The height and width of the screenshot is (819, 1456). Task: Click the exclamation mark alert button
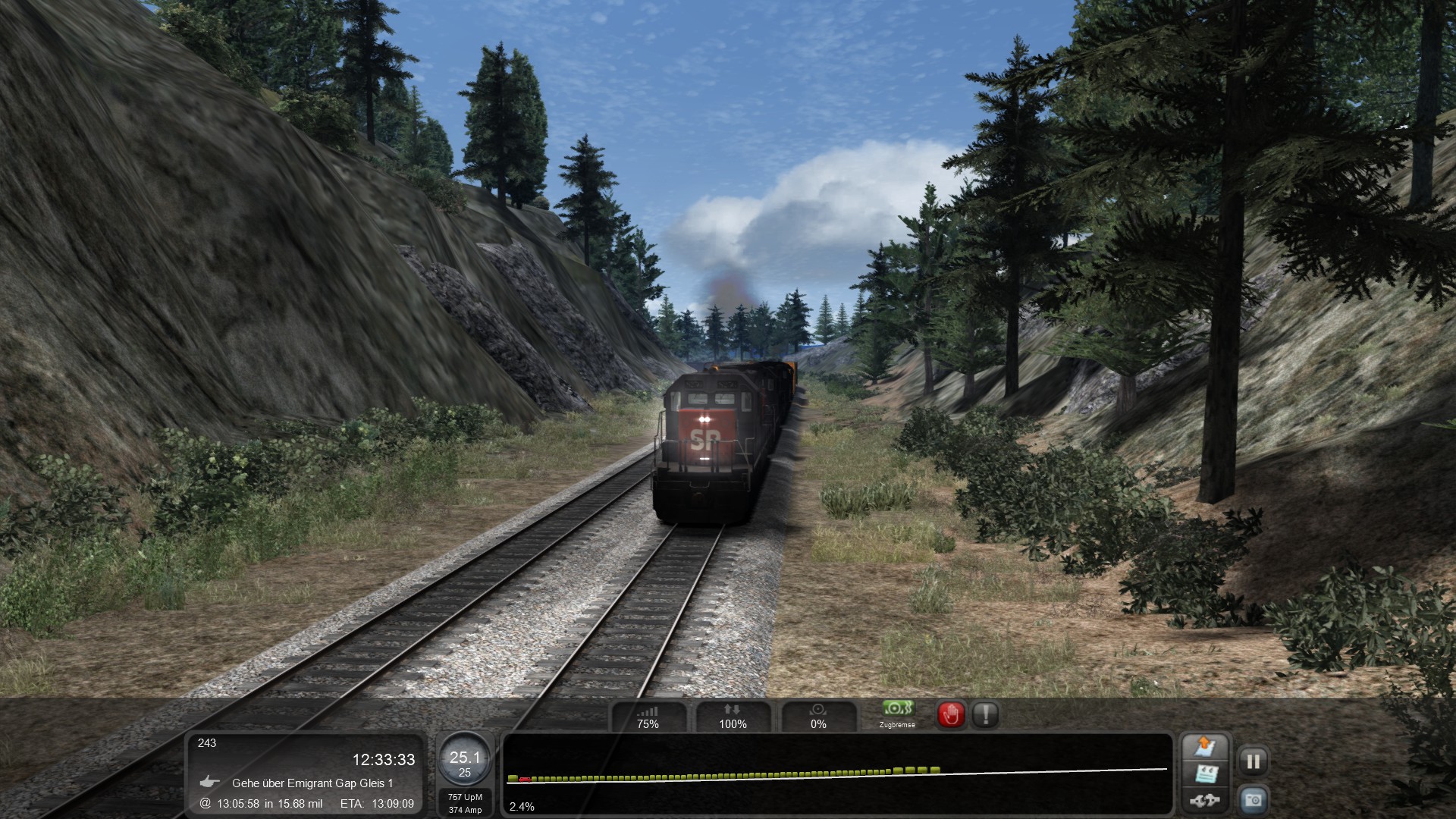click(x=985, y=714)
